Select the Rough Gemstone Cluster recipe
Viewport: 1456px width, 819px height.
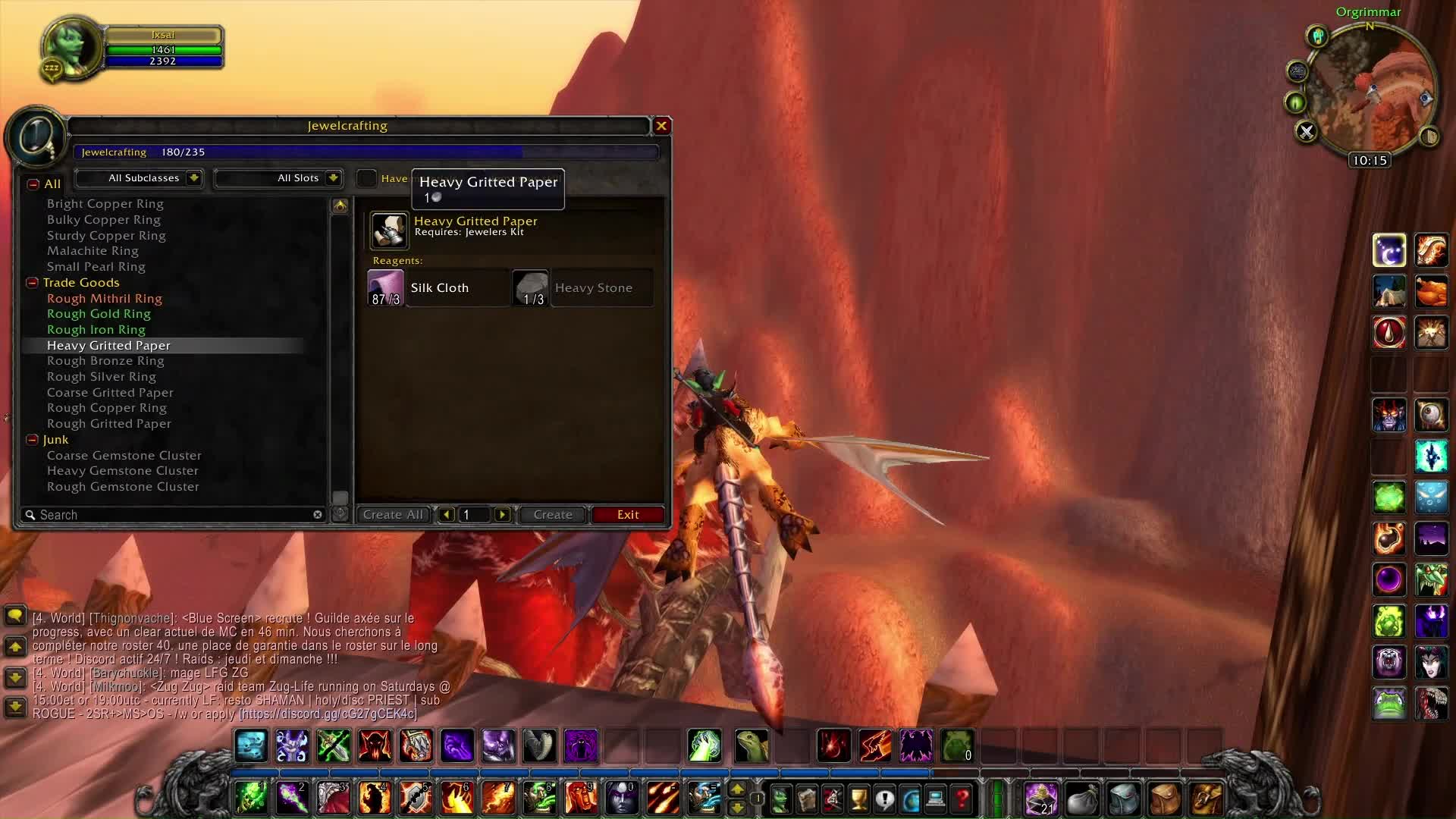pos(123,487)
